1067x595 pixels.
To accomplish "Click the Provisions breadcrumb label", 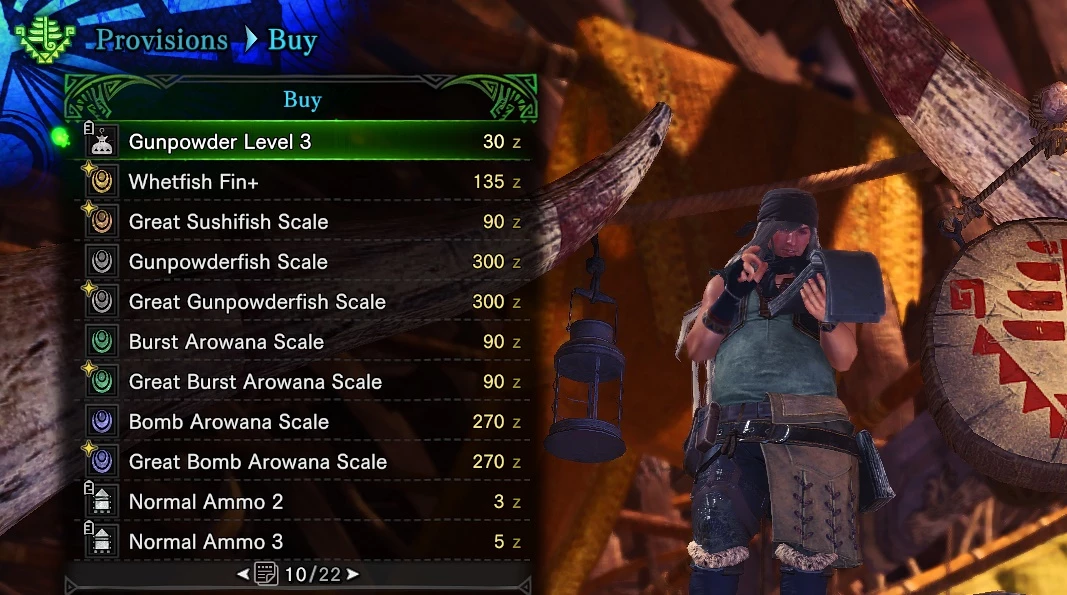I will pos(161,41).
